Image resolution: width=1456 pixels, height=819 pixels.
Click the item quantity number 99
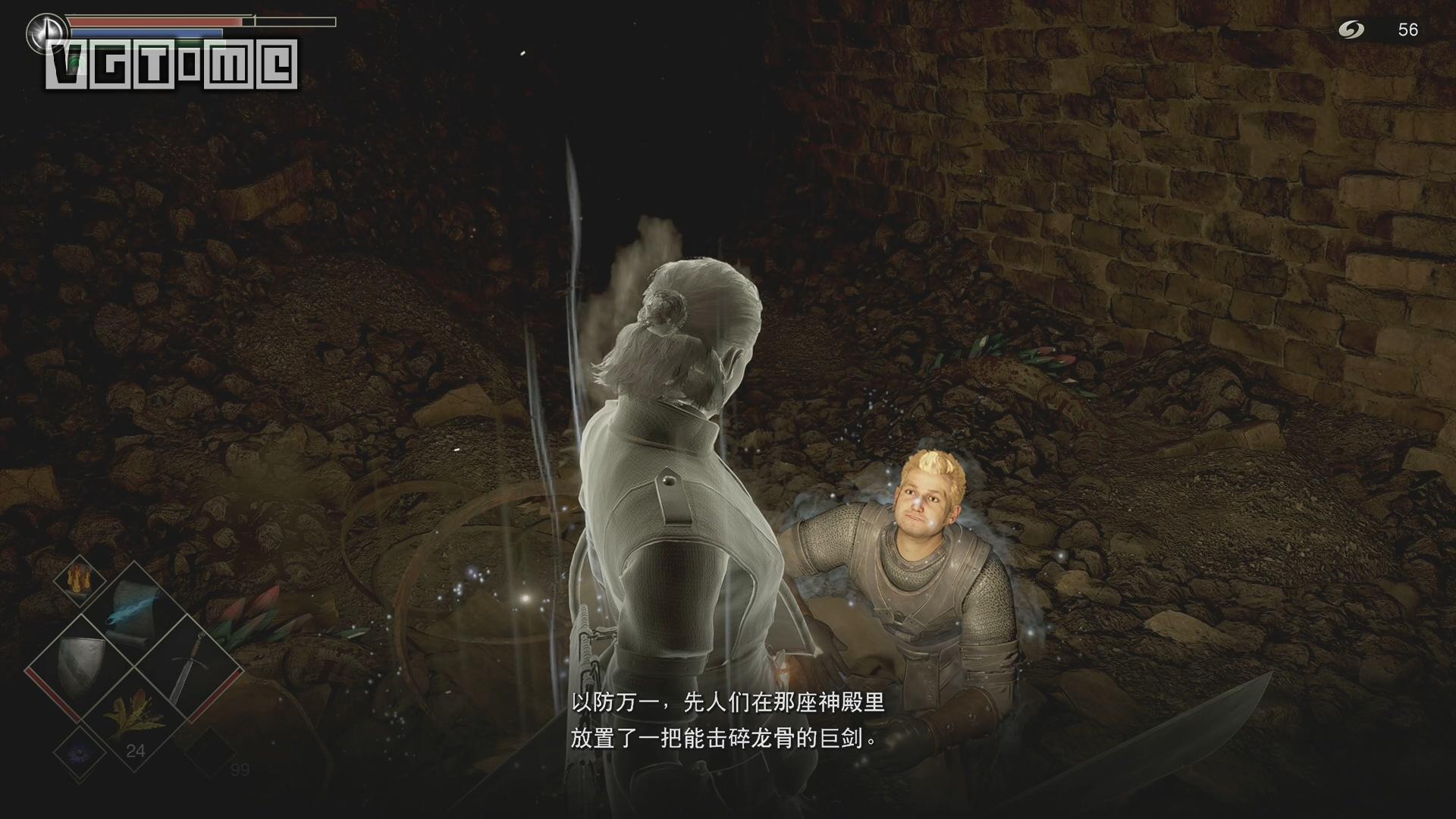(241, 768)
